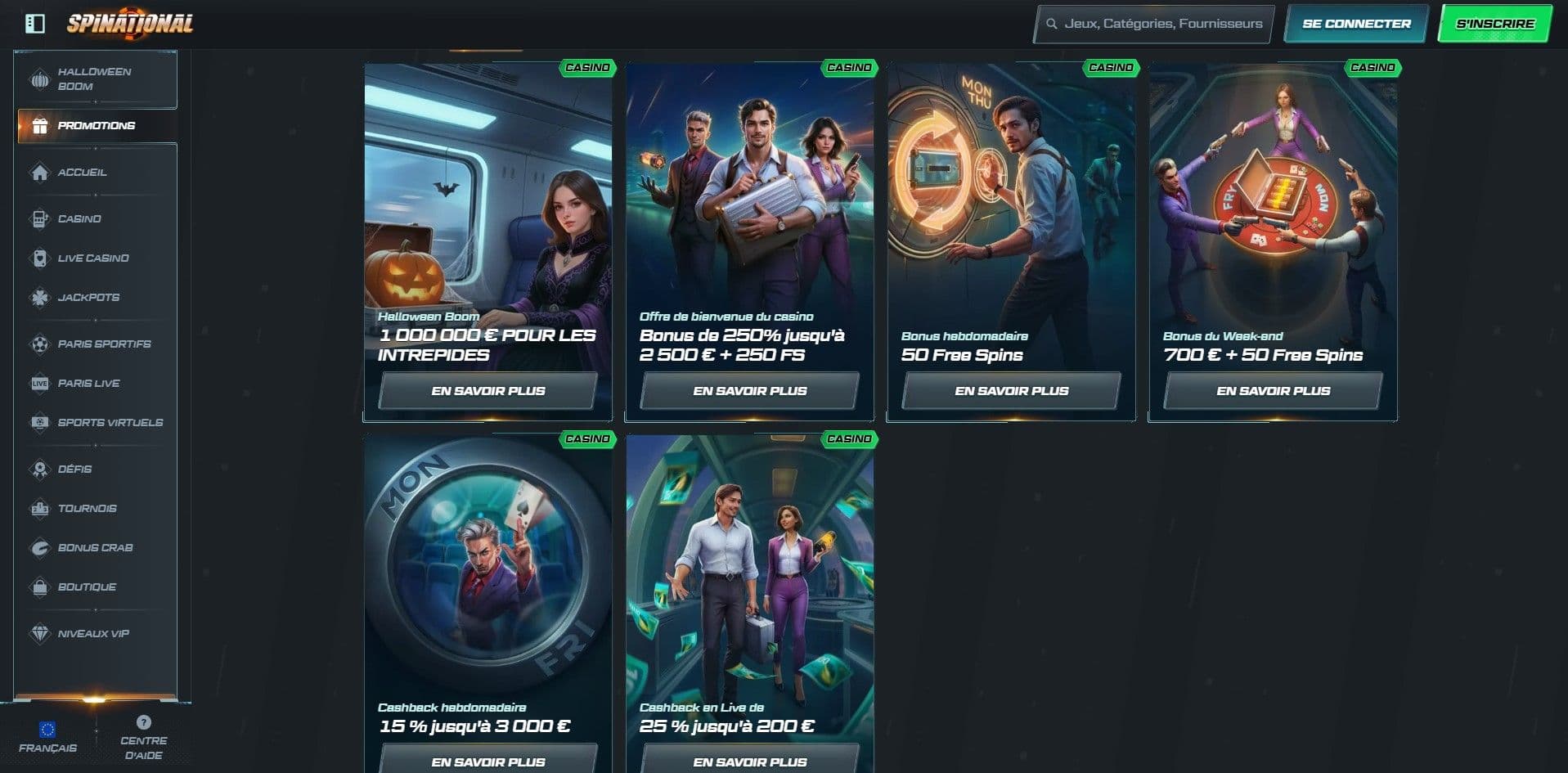The height and width of the screenshot is (773, 1568).
Task: Open Niveaux VIP with the diamond icon
Action: coord(38,633)
